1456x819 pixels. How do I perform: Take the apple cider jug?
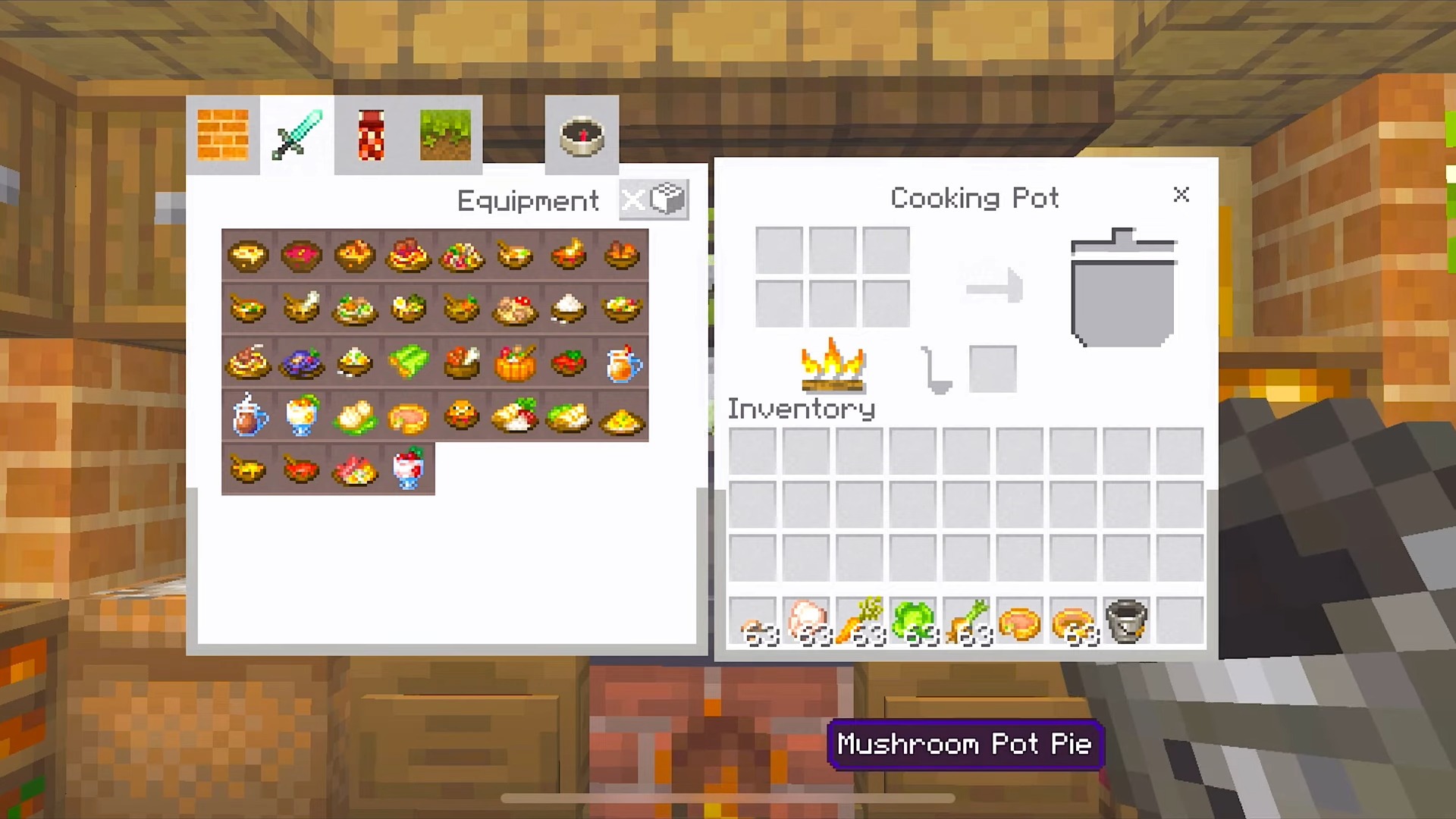[623, 362]
